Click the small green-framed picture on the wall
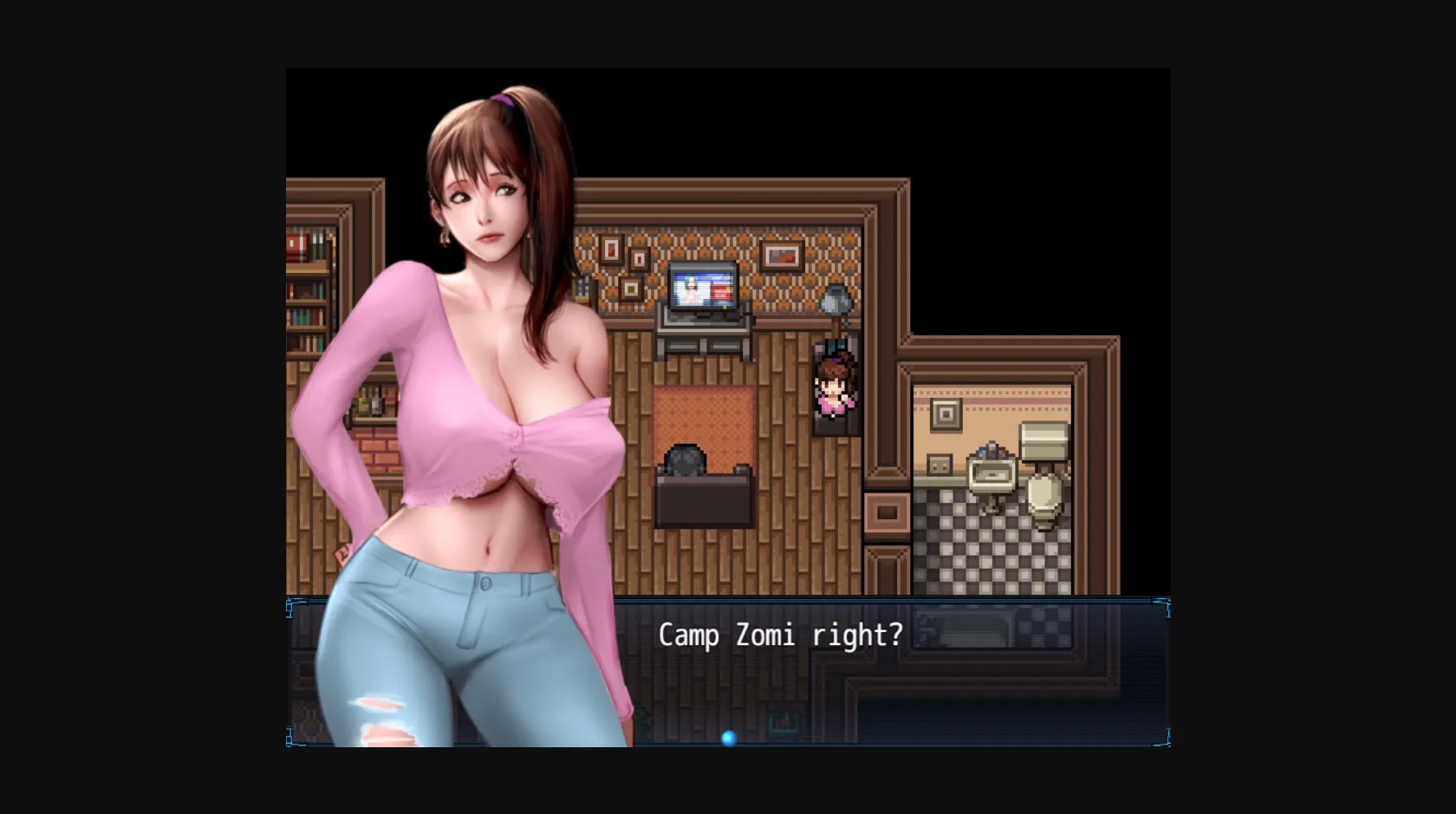Viewport: 1456px width, 814px height. tap(631, 290)
